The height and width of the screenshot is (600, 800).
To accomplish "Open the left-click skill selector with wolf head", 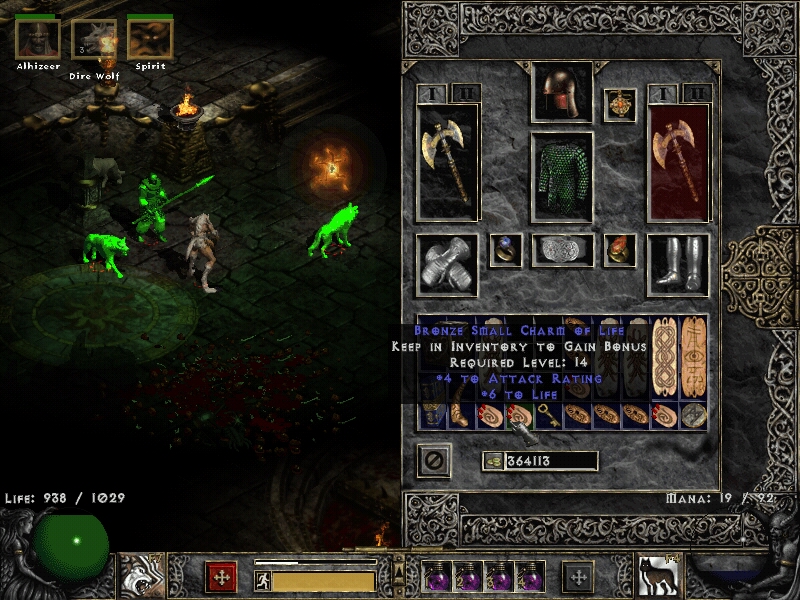I will (x=138, y=573).
